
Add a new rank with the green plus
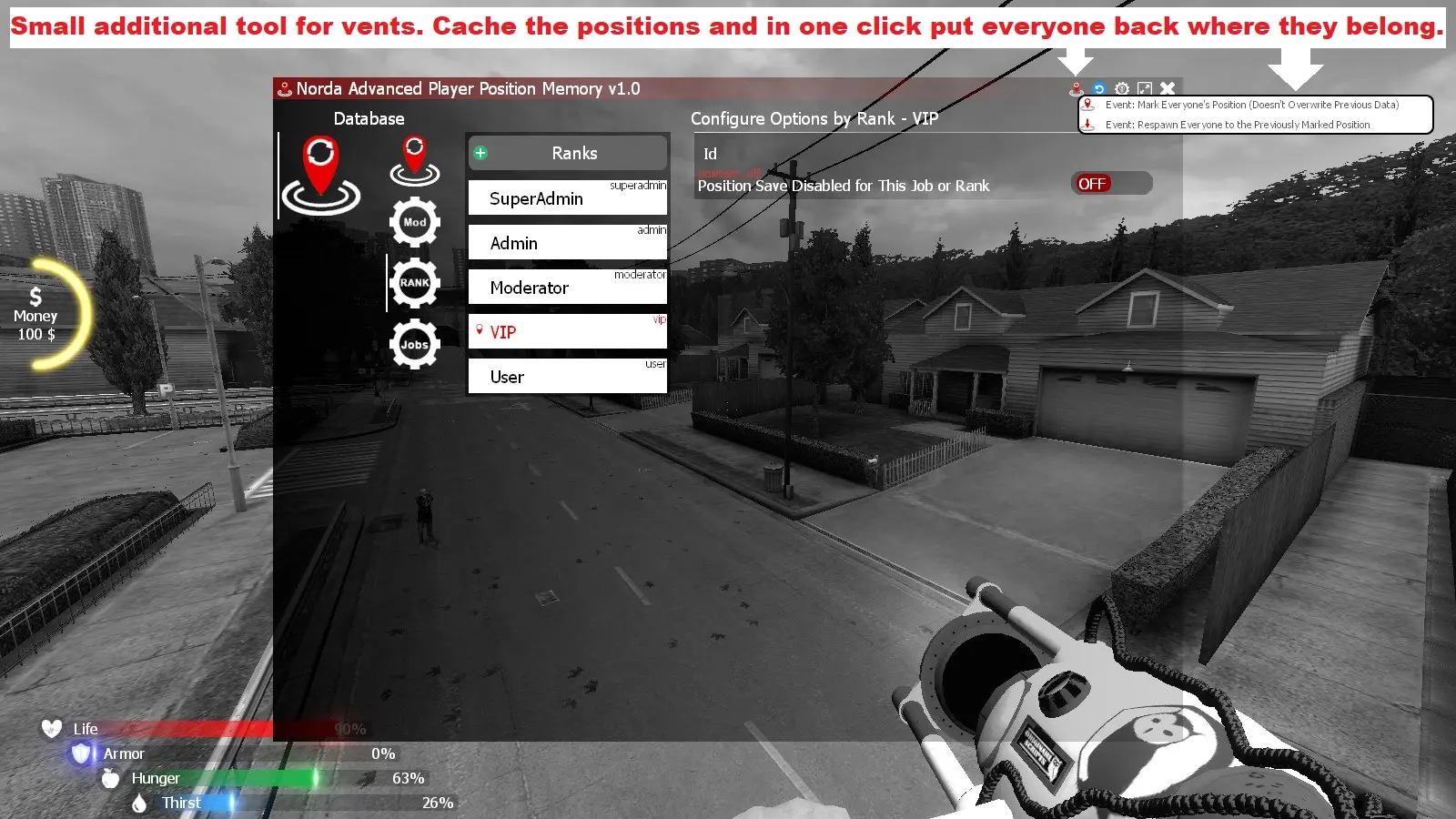pyautogui.click(x=480, y=153)
